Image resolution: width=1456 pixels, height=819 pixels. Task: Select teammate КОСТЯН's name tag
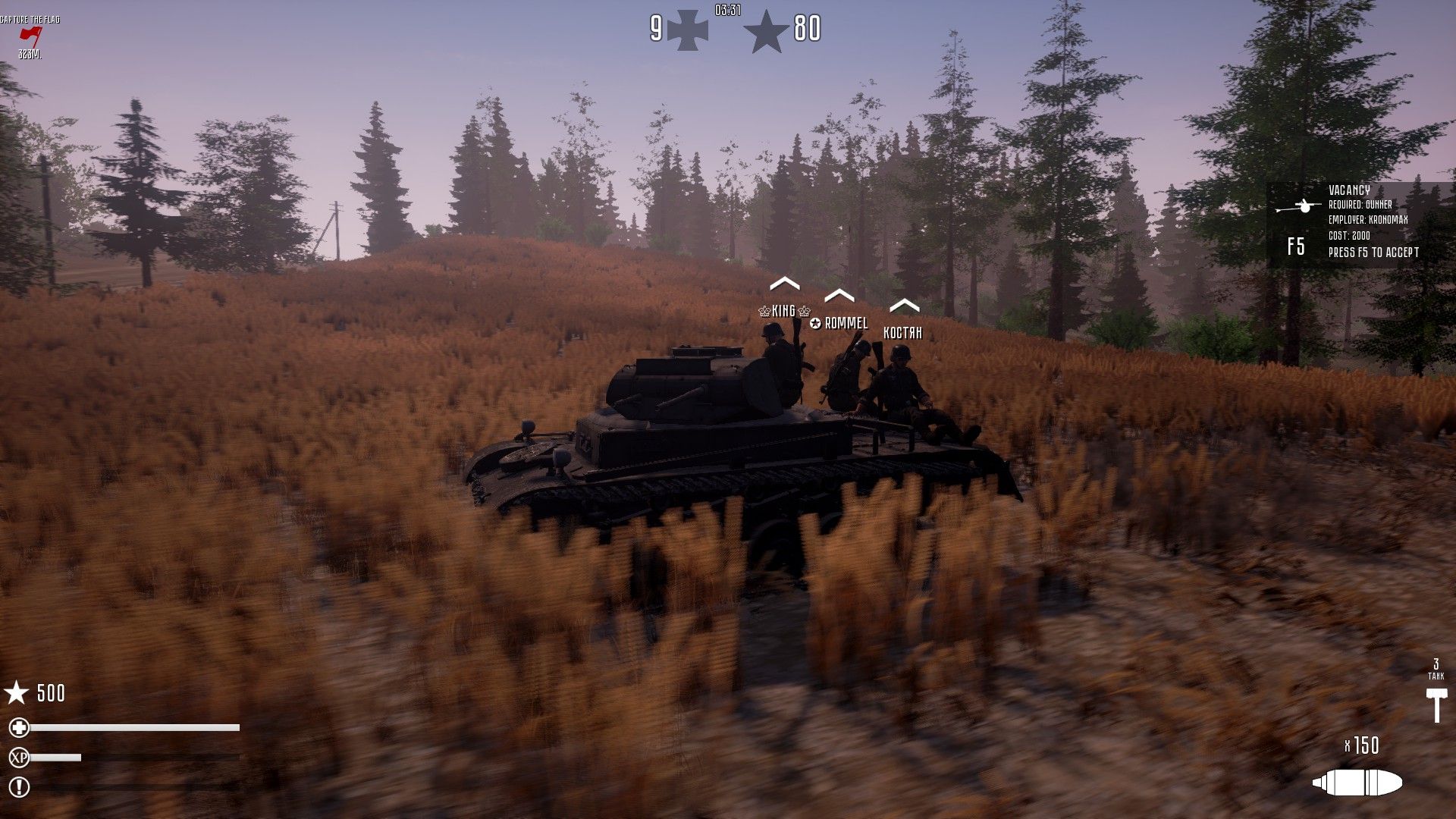click(x=902, y=332)
